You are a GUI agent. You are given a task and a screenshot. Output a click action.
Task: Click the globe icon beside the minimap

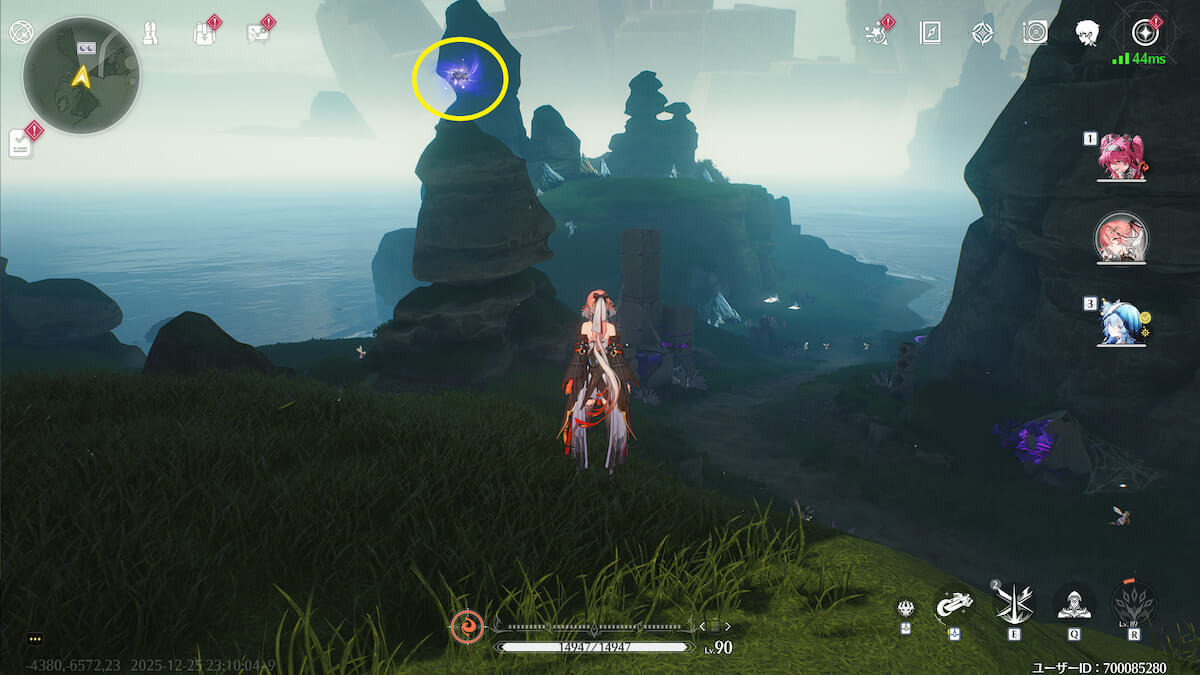click(x=19, y=32)
